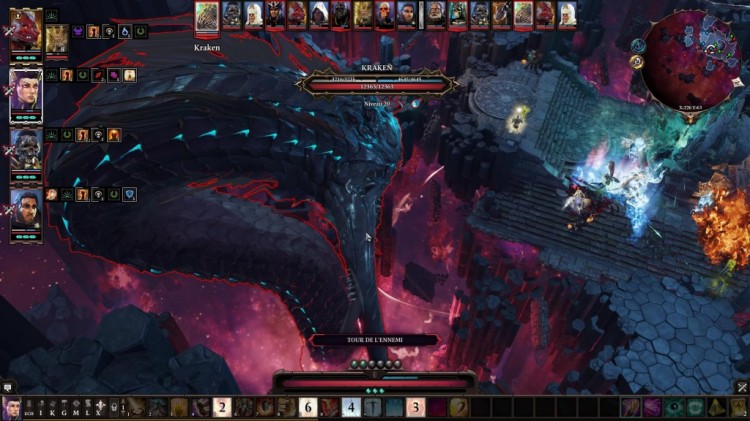Image resolution: width=750 pixels, height=421 pixels.
Task: Click the active character portrait on hotbar
Action: click(12, 408)
